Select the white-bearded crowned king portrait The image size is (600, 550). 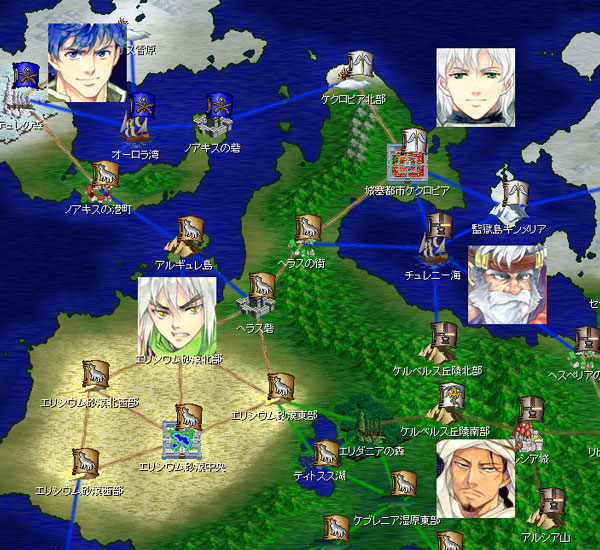[x=507, y=284]
